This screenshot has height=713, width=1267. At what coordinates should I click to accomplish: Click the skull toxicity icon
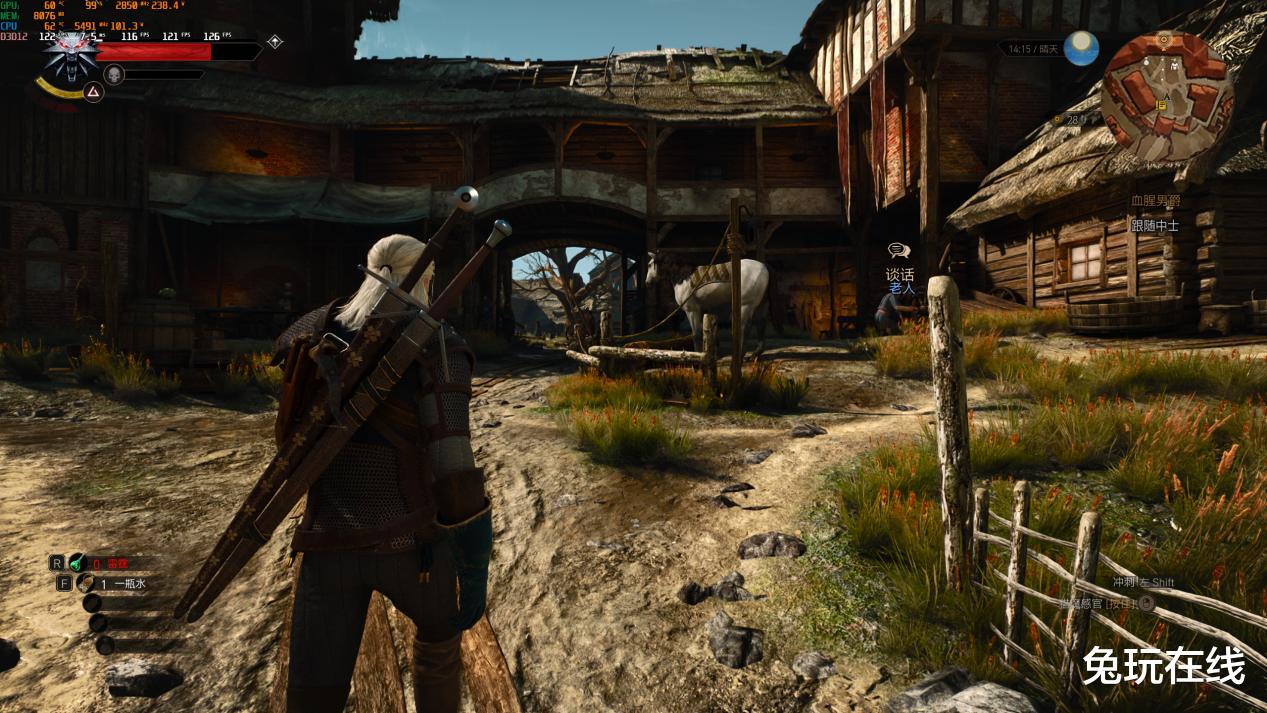point(115,74)
